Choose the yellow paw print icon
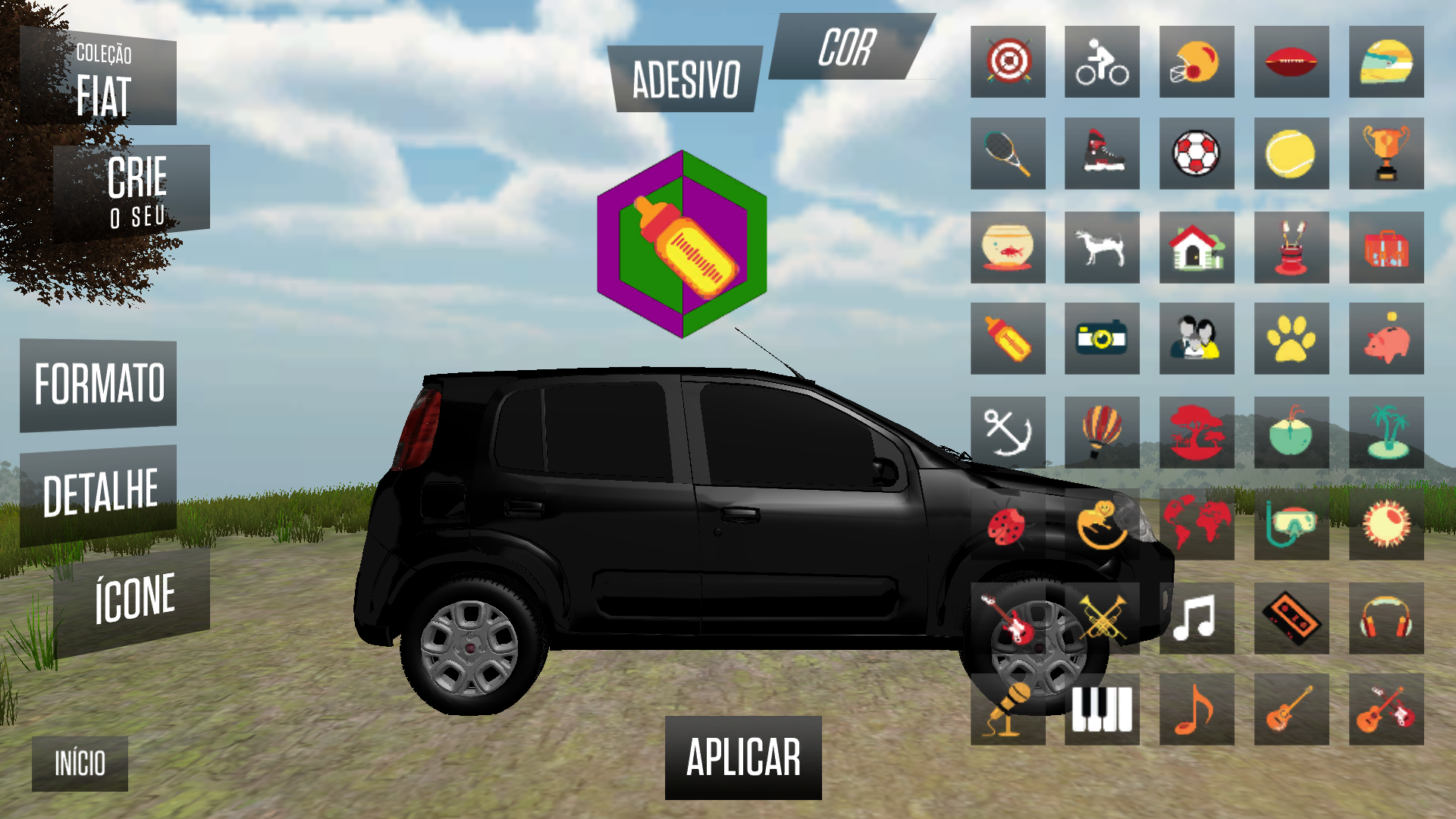Image resolution: width=1456 pixels, height=819 pixels. [x=1291, y=338]
